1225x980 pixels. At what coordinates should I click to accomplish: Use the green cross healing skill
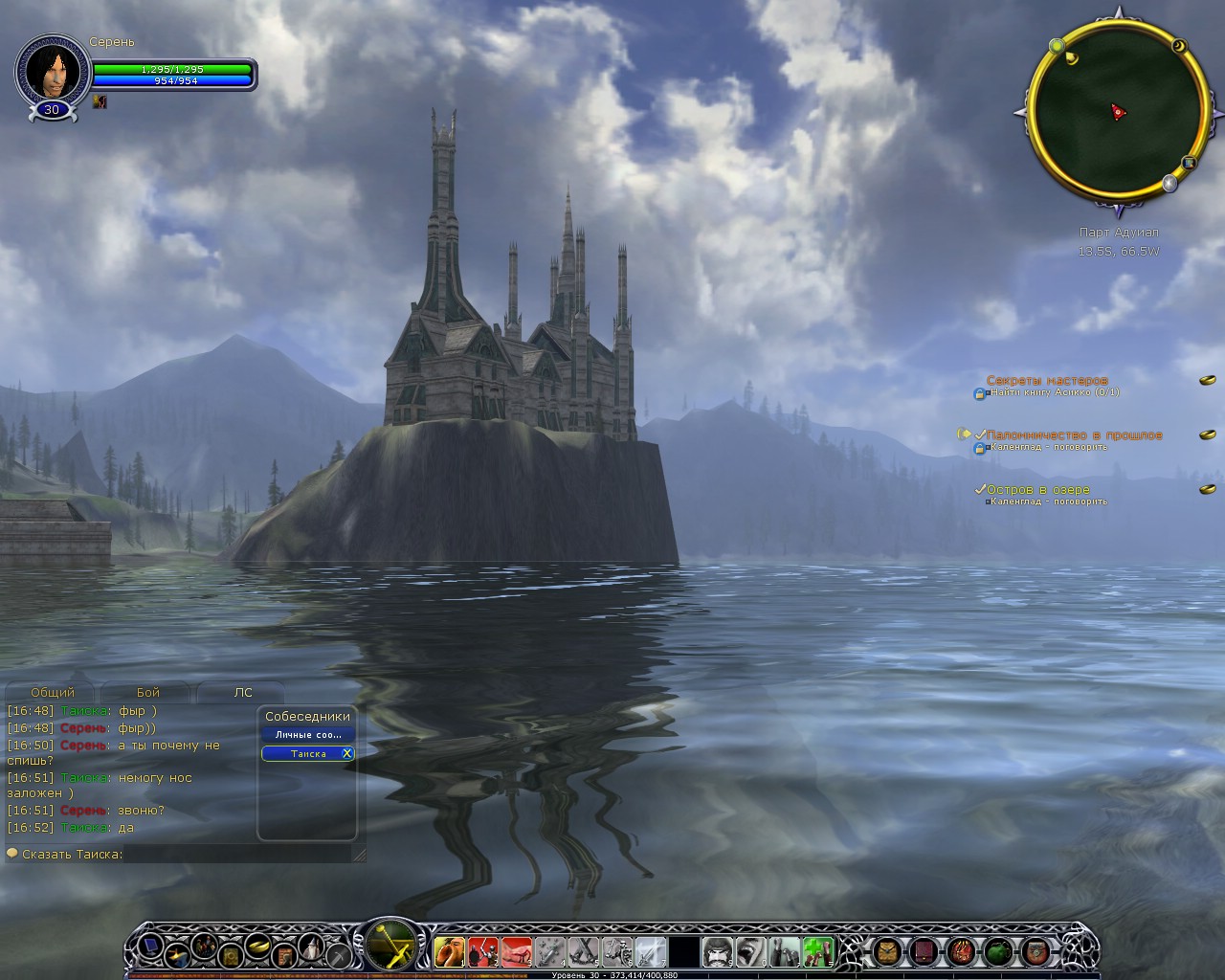click(816, 951)
